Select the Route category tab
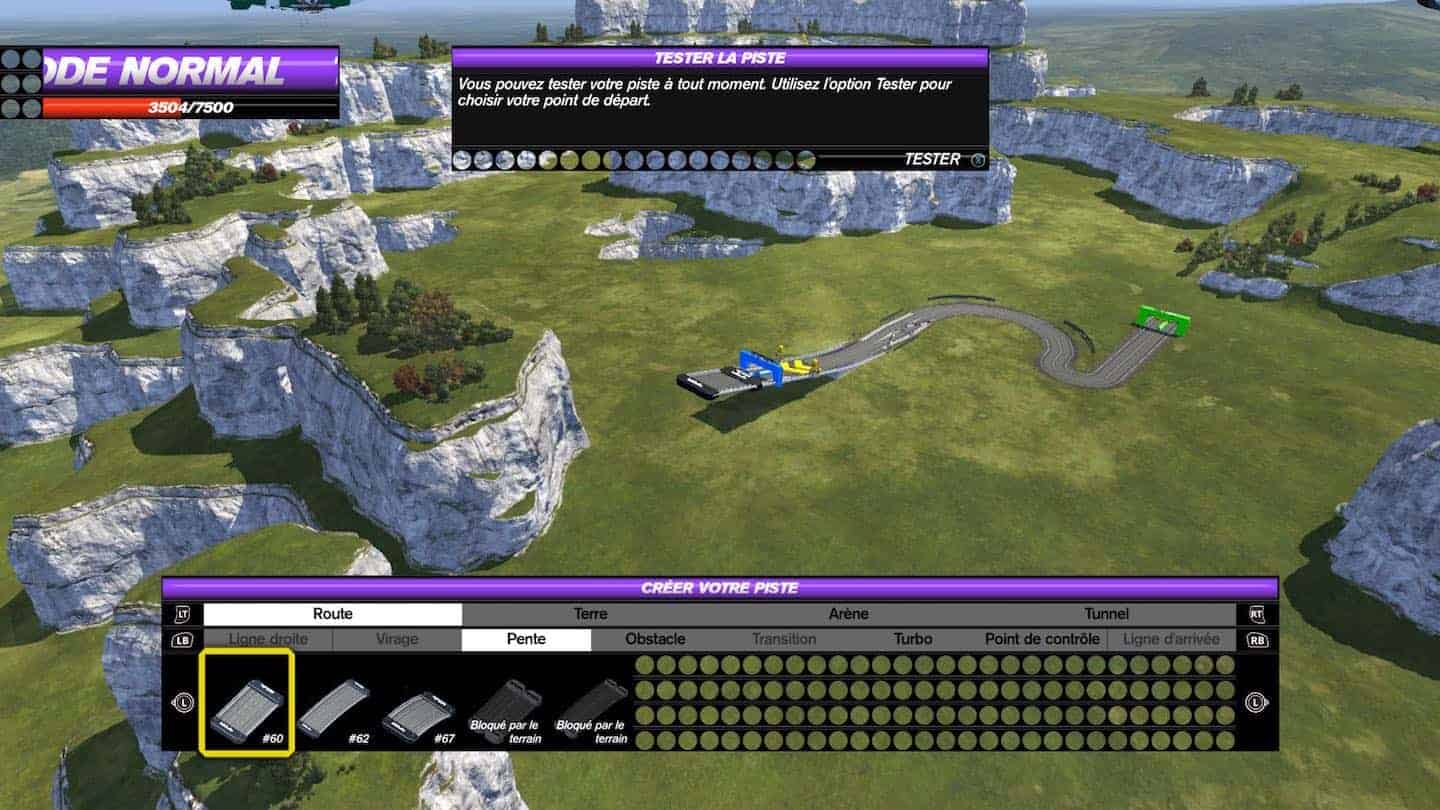1440x810 pixels. (x=332, y=614)
